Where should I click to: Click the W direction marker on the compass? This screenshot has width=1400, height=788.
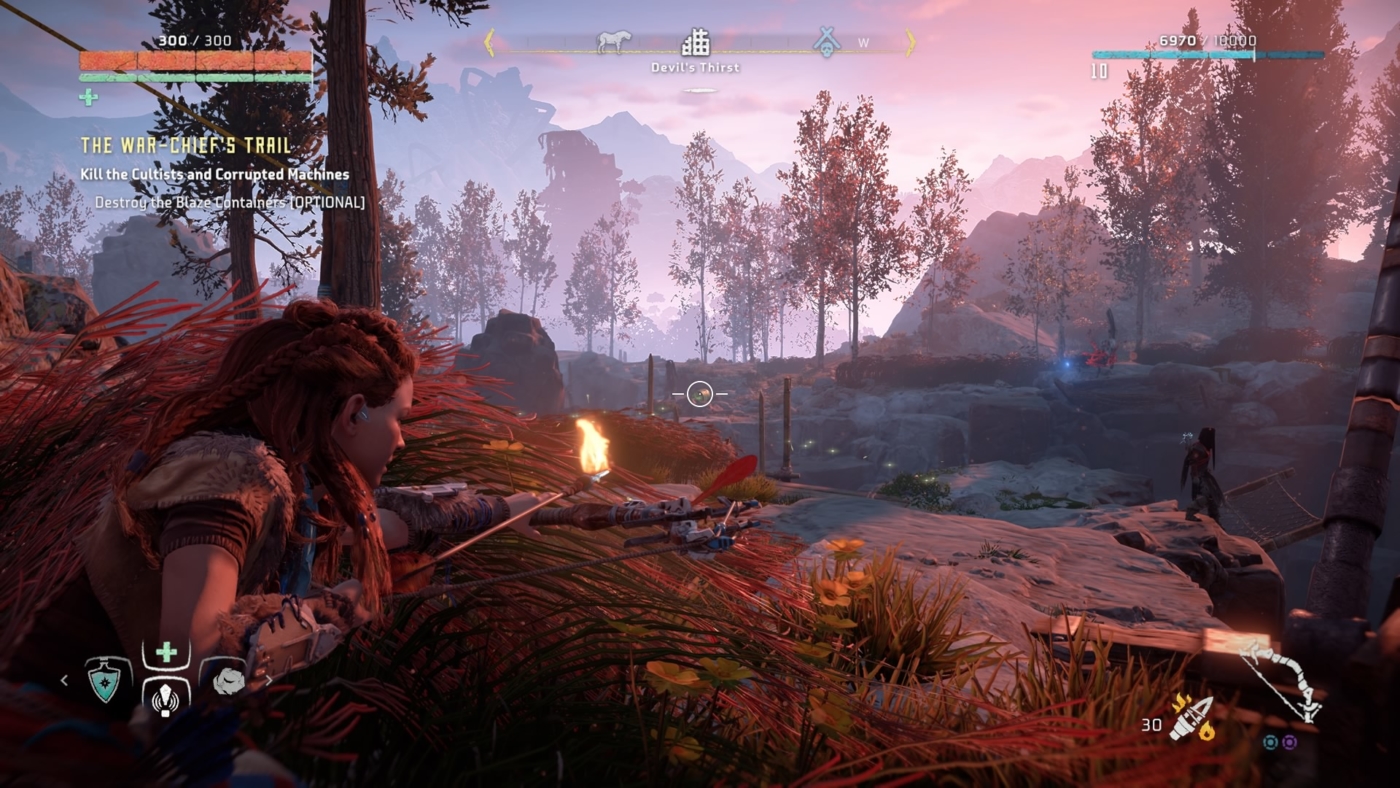tap(862, 44)
